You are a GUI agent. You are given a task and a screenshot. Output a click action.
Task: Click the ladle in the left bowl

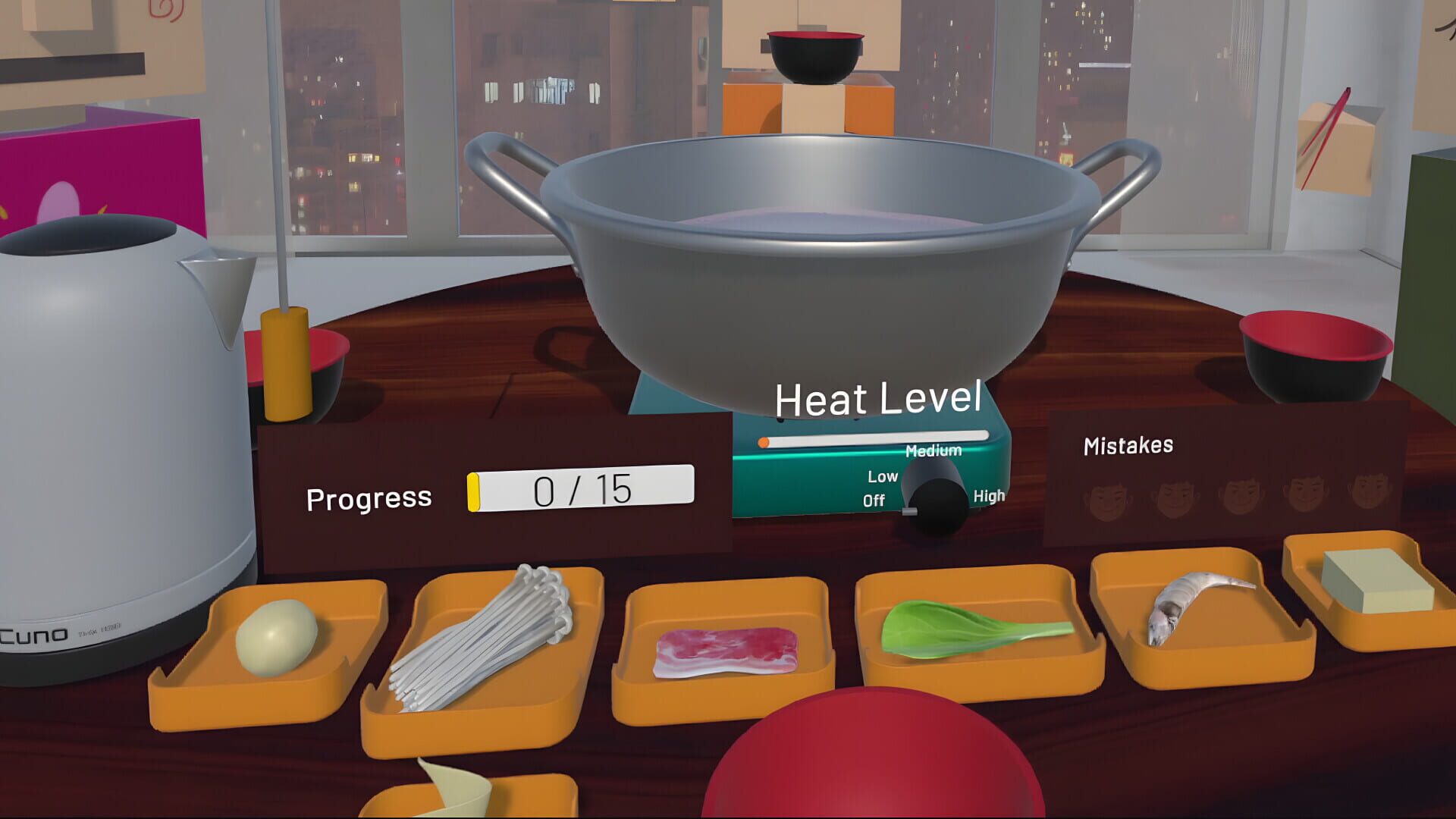click(x=287, y=356)
